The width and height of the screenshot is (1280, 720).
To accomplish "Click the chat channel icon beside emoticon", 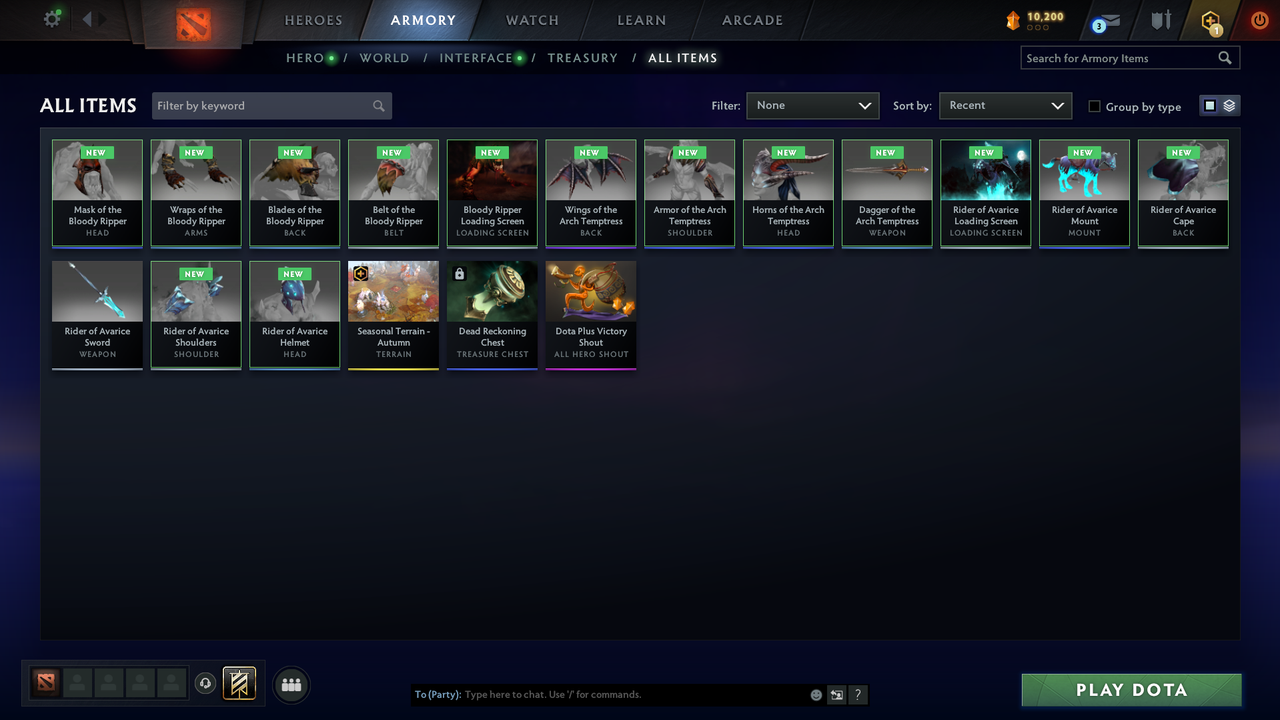I will [836, 694].
